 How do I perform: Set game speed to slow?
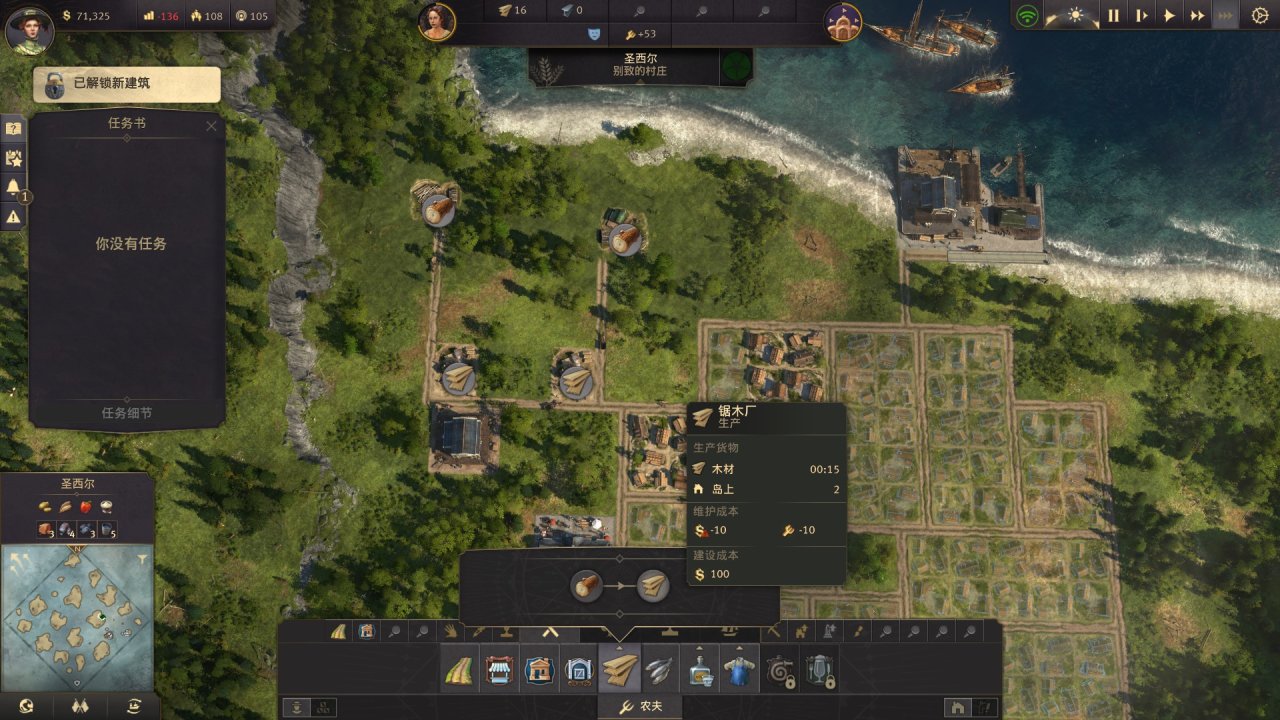[x=1141, y=16]
